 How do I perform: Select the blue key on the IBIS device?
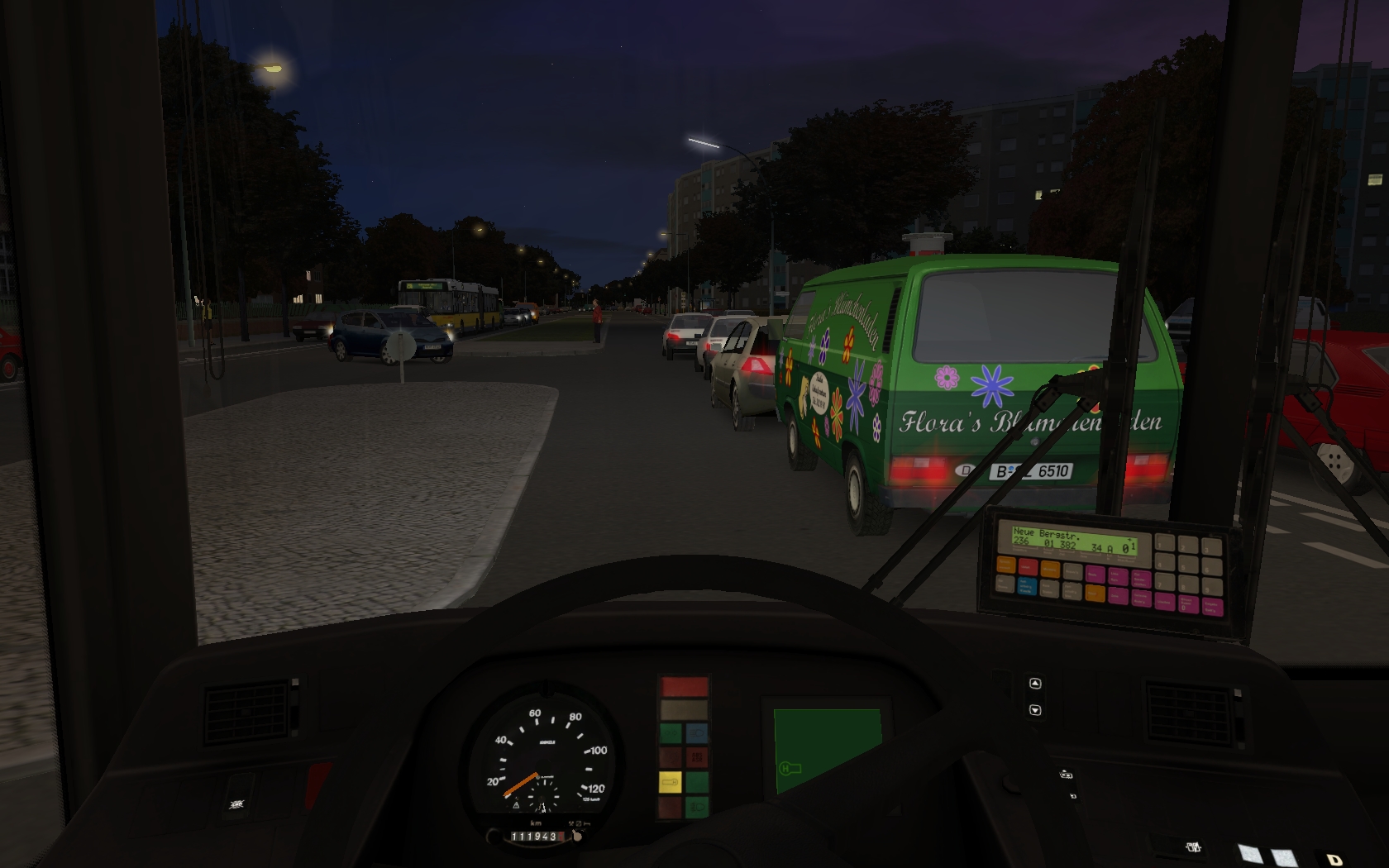1027,586
